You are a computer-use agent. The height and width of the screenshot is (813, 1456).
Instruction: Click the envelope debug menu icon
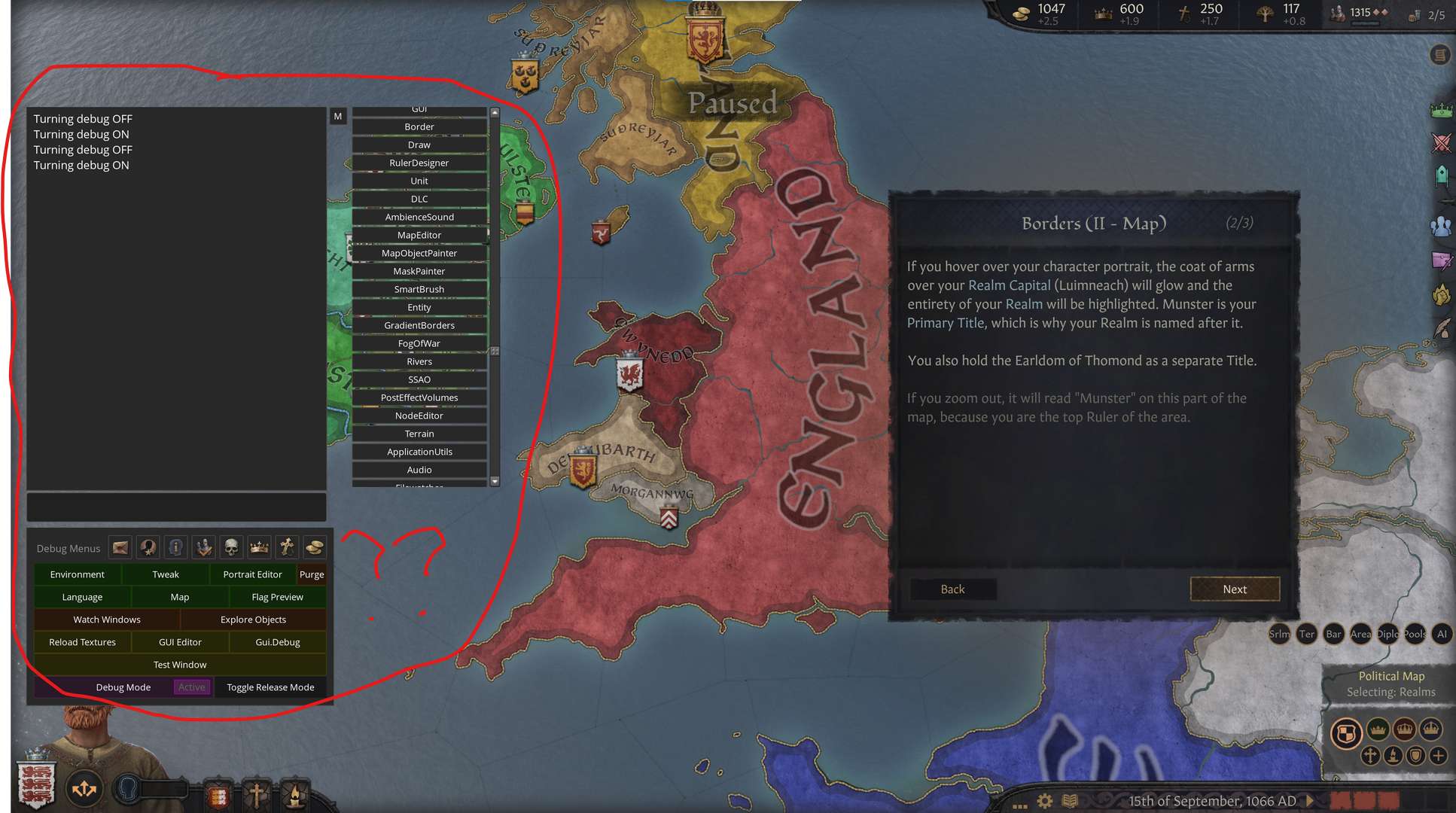[120, 547]
